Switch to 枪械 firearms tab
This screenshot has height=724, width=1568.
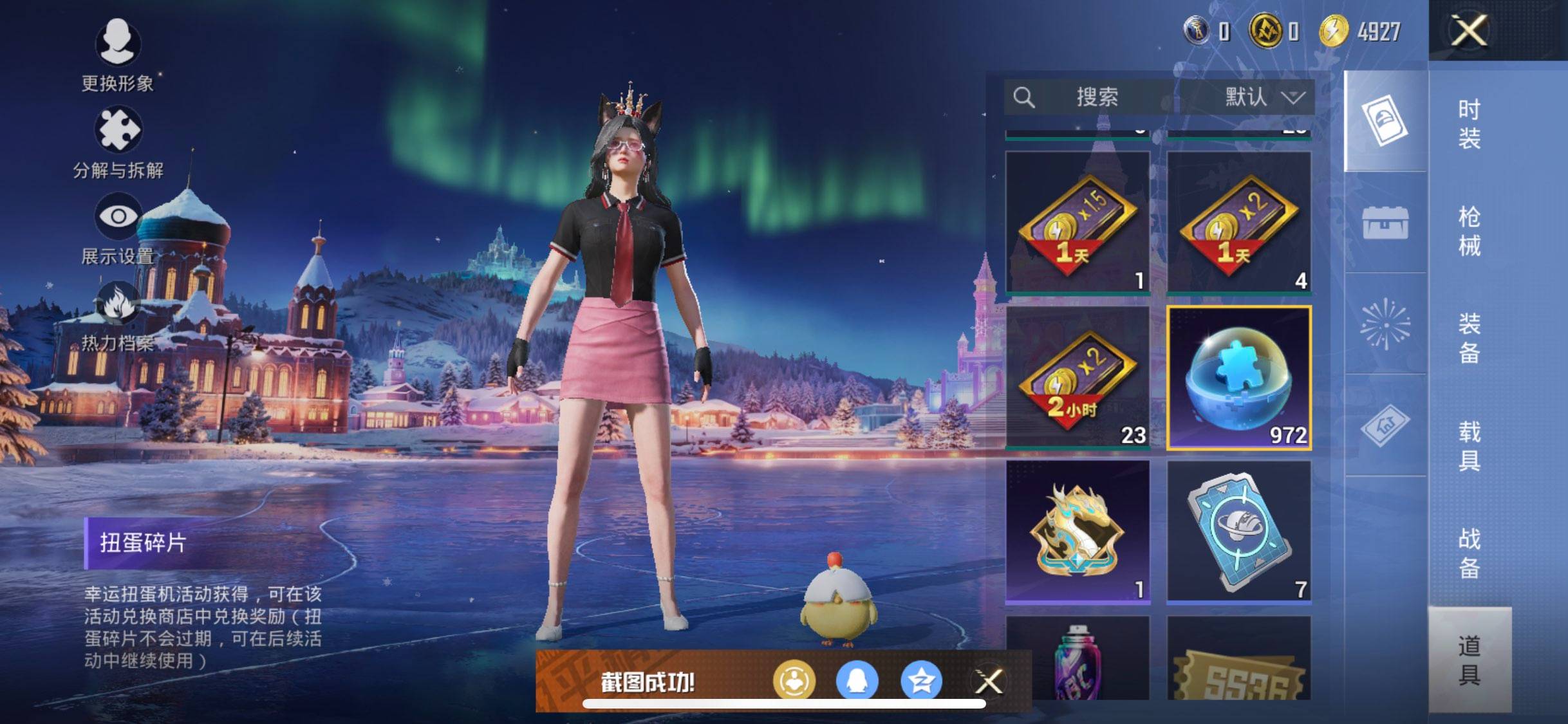click(1469, 231)
